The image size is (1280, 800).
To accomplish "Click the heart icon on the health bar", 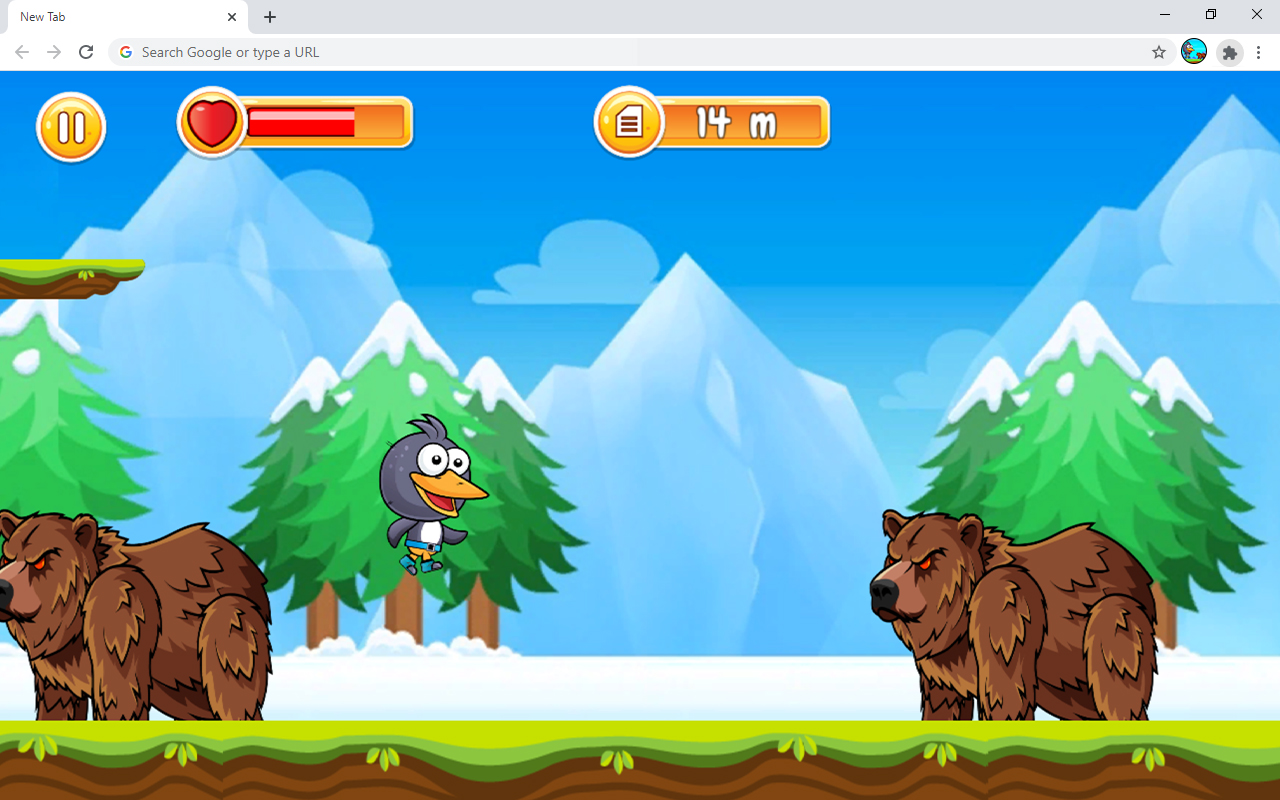I will tap(212, 123).
